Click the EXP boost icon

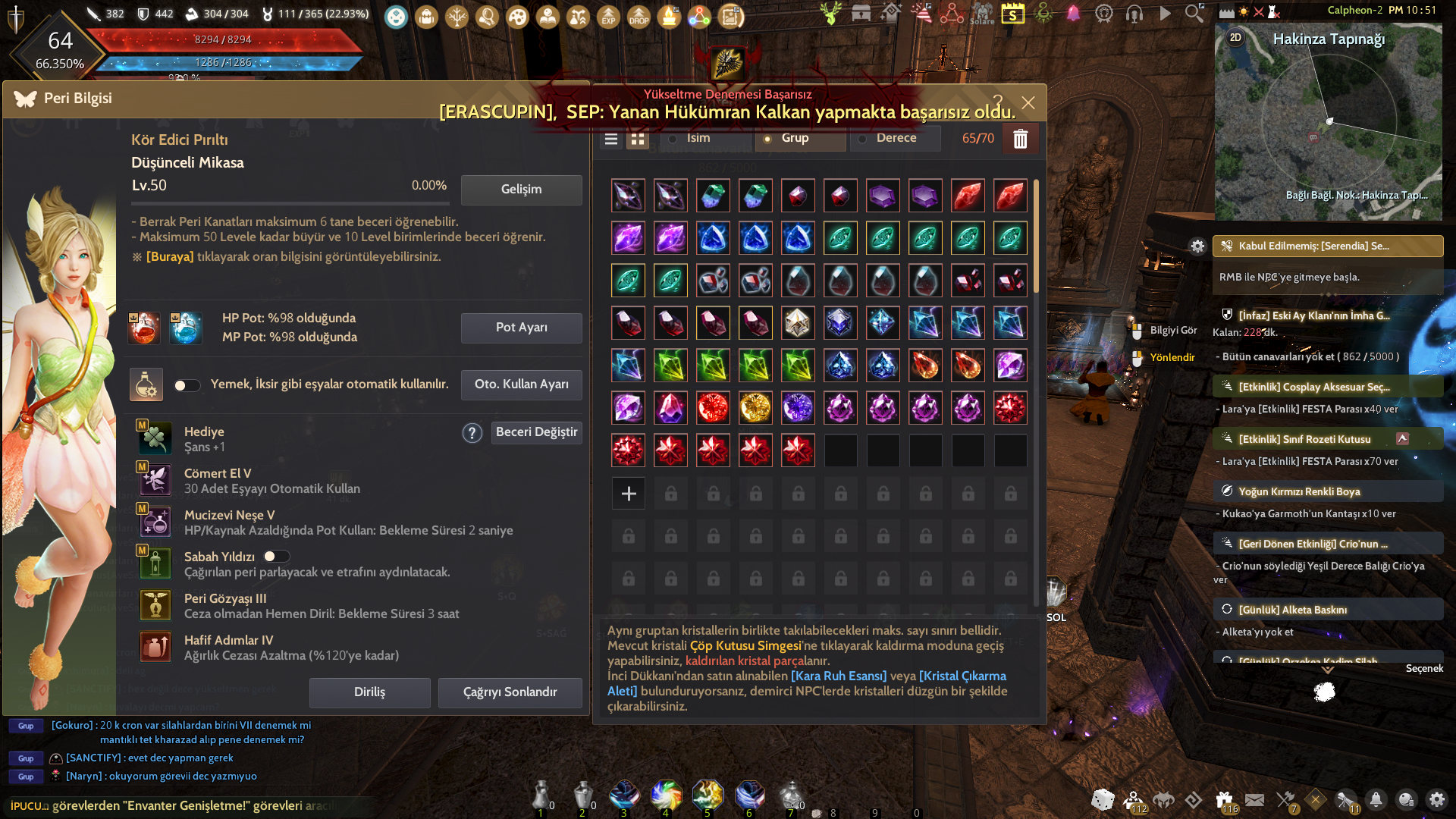pos(609,17)
